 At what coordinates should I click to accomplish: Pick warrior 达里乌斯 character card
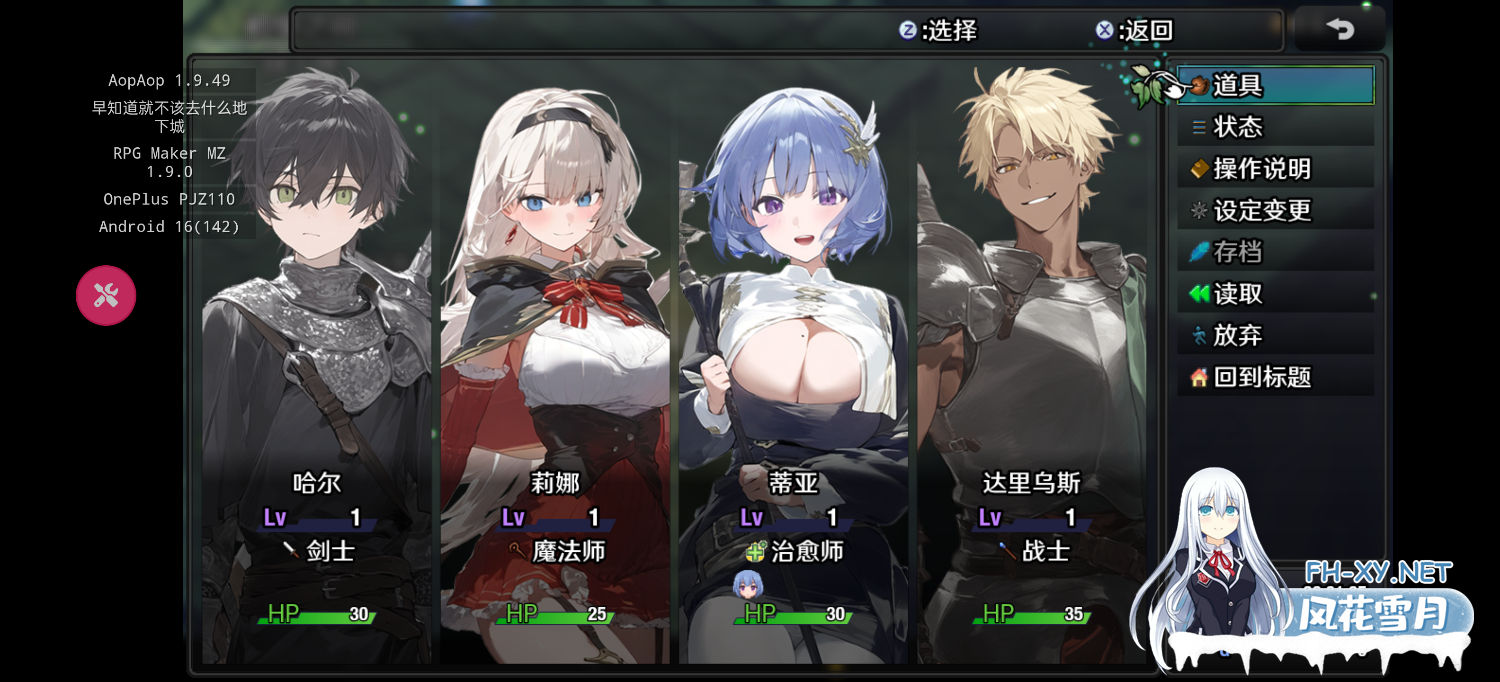pyautogui.click(x=1032, y=370)
